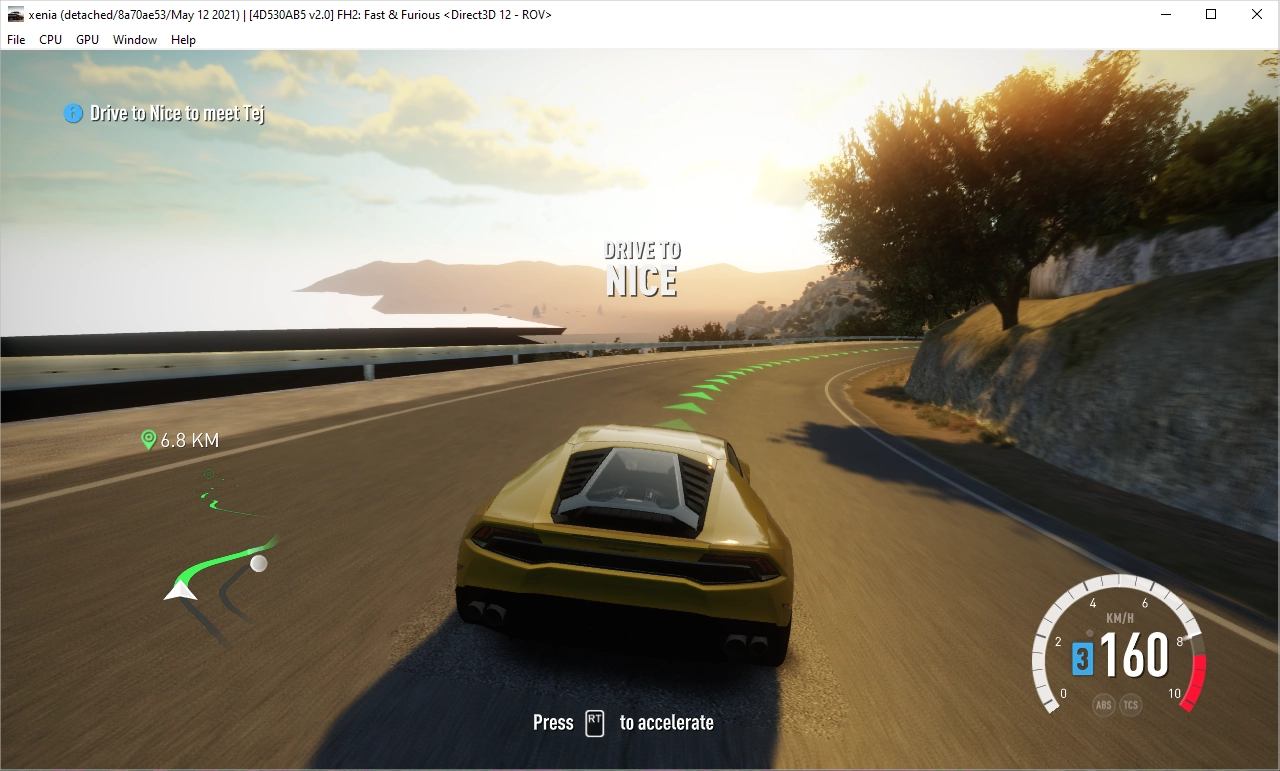Open the File menu
1280x771 pixels.
coord(16,40)
